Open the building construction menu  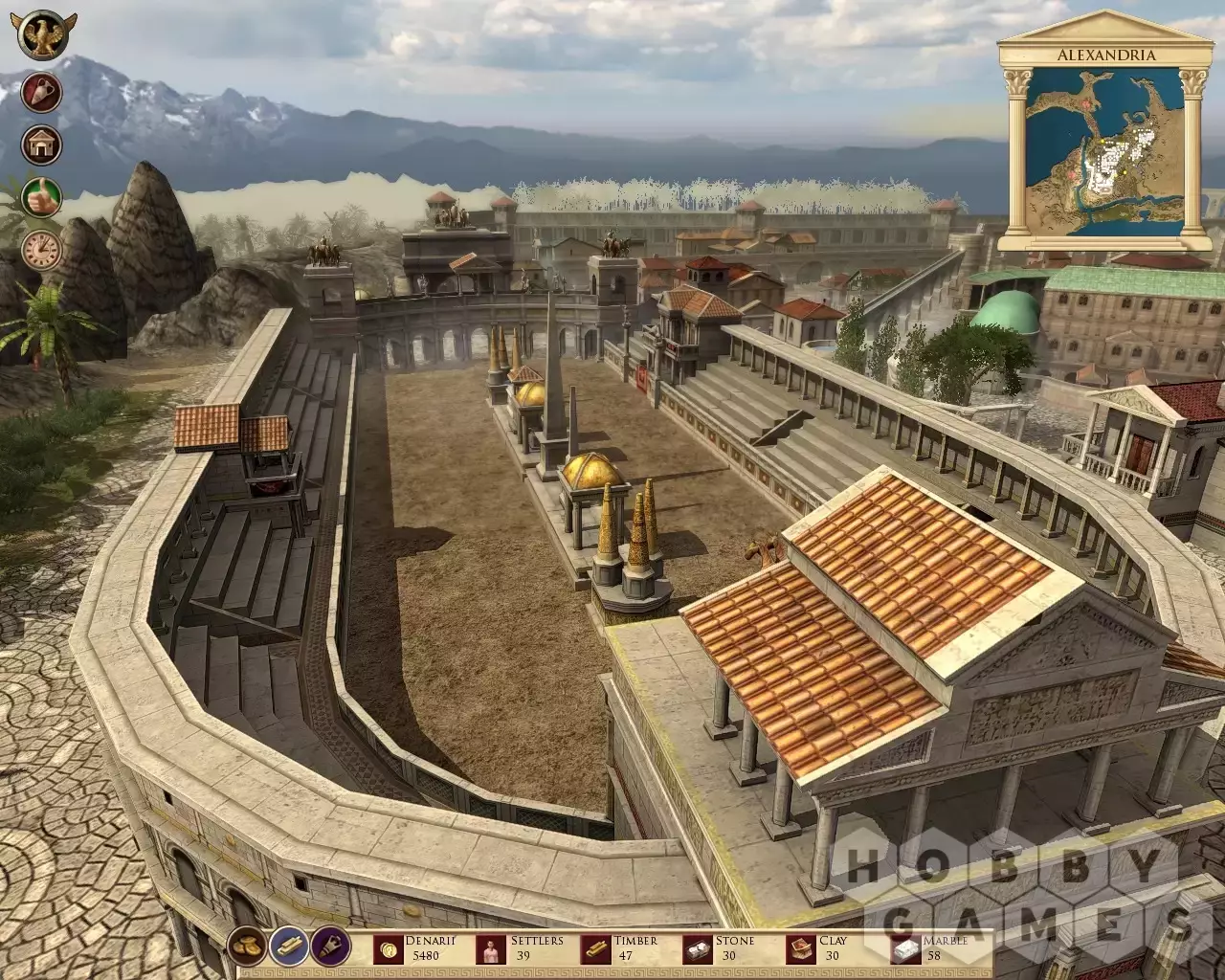[42, 145]
